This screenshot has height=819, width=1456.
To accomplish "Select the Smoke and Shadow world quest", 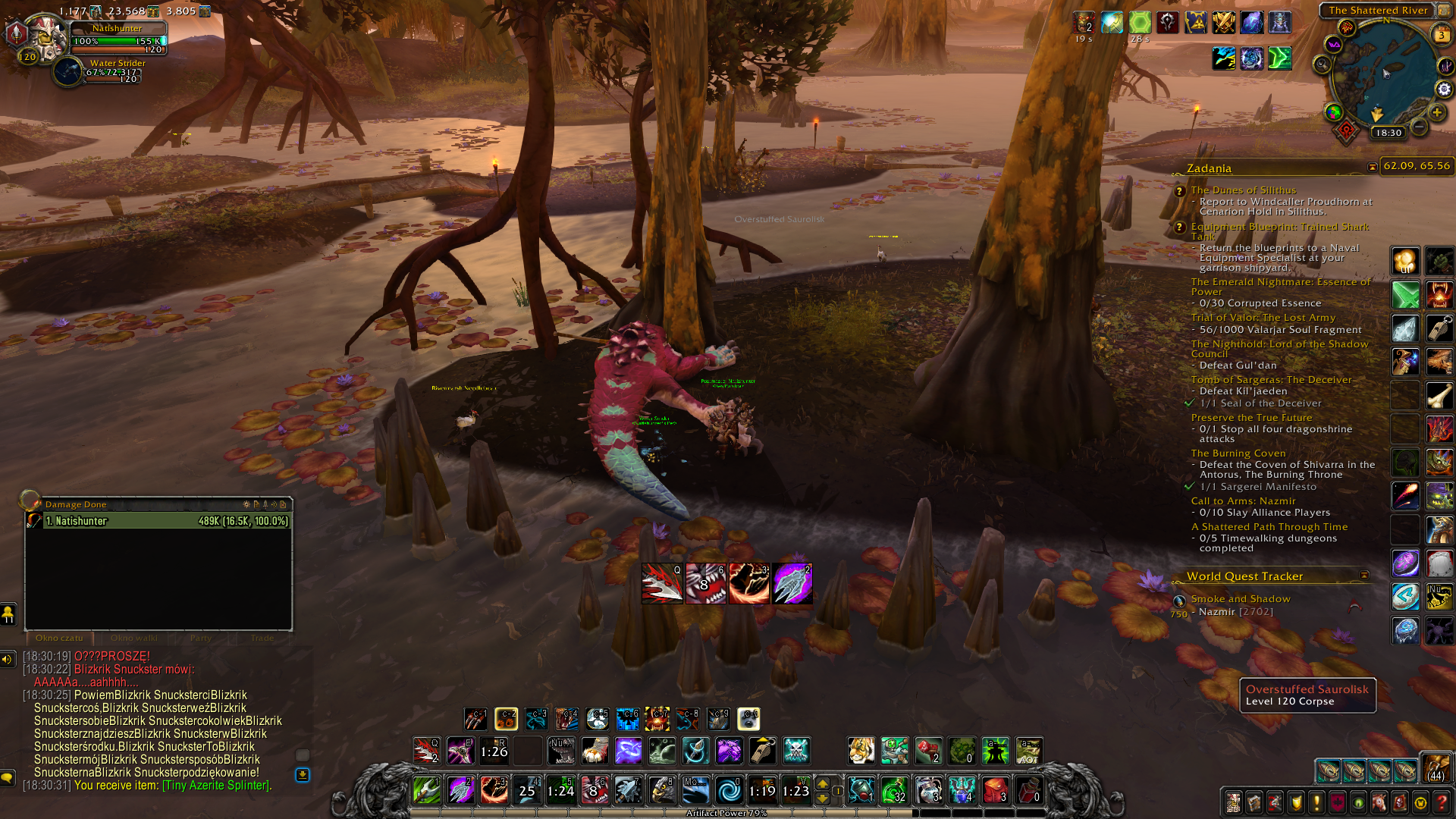I will click(x=1240, y=599).
